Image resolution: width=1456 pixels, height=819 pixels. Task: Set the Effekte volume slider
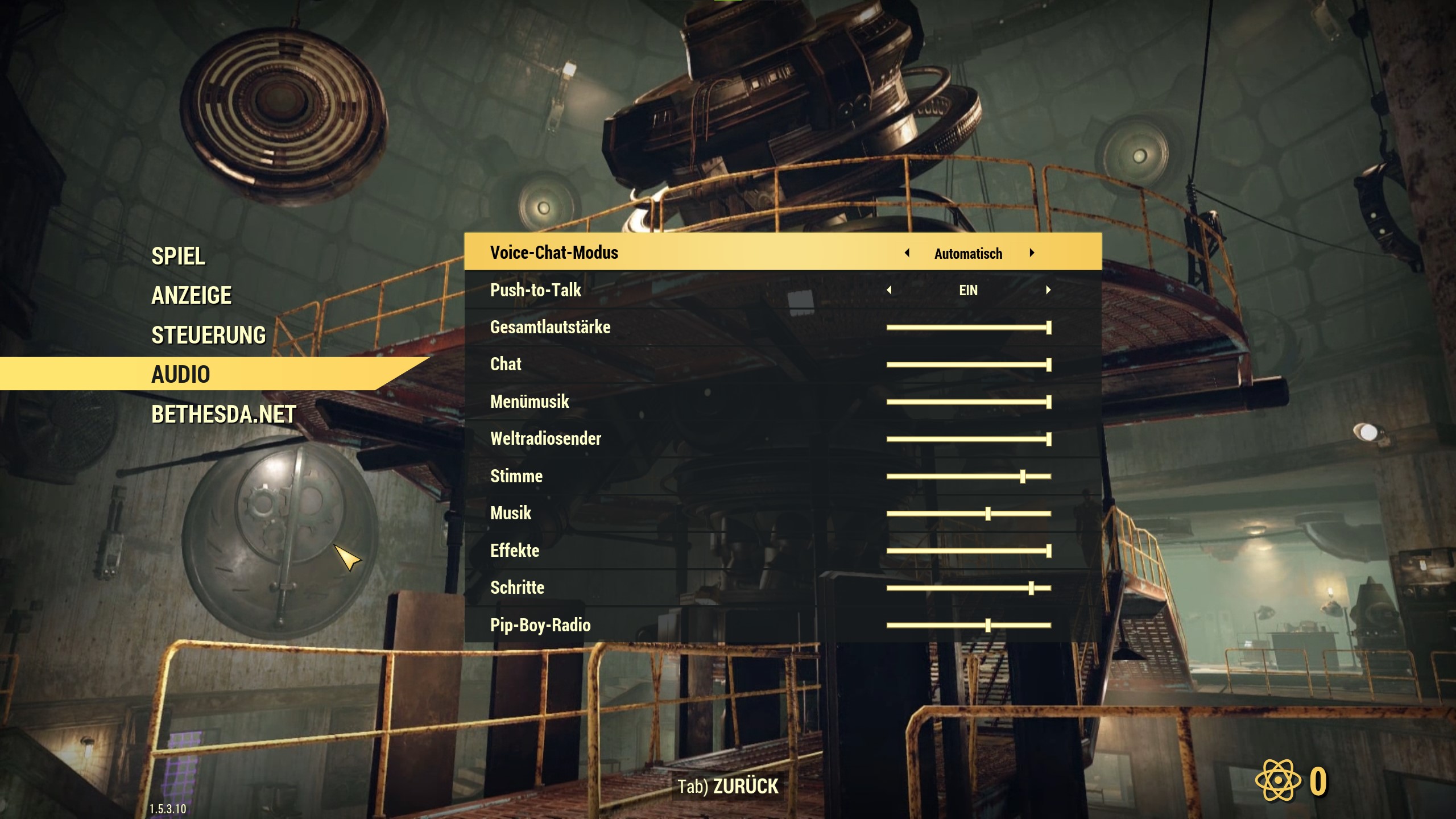click(x=1048, y=551)
